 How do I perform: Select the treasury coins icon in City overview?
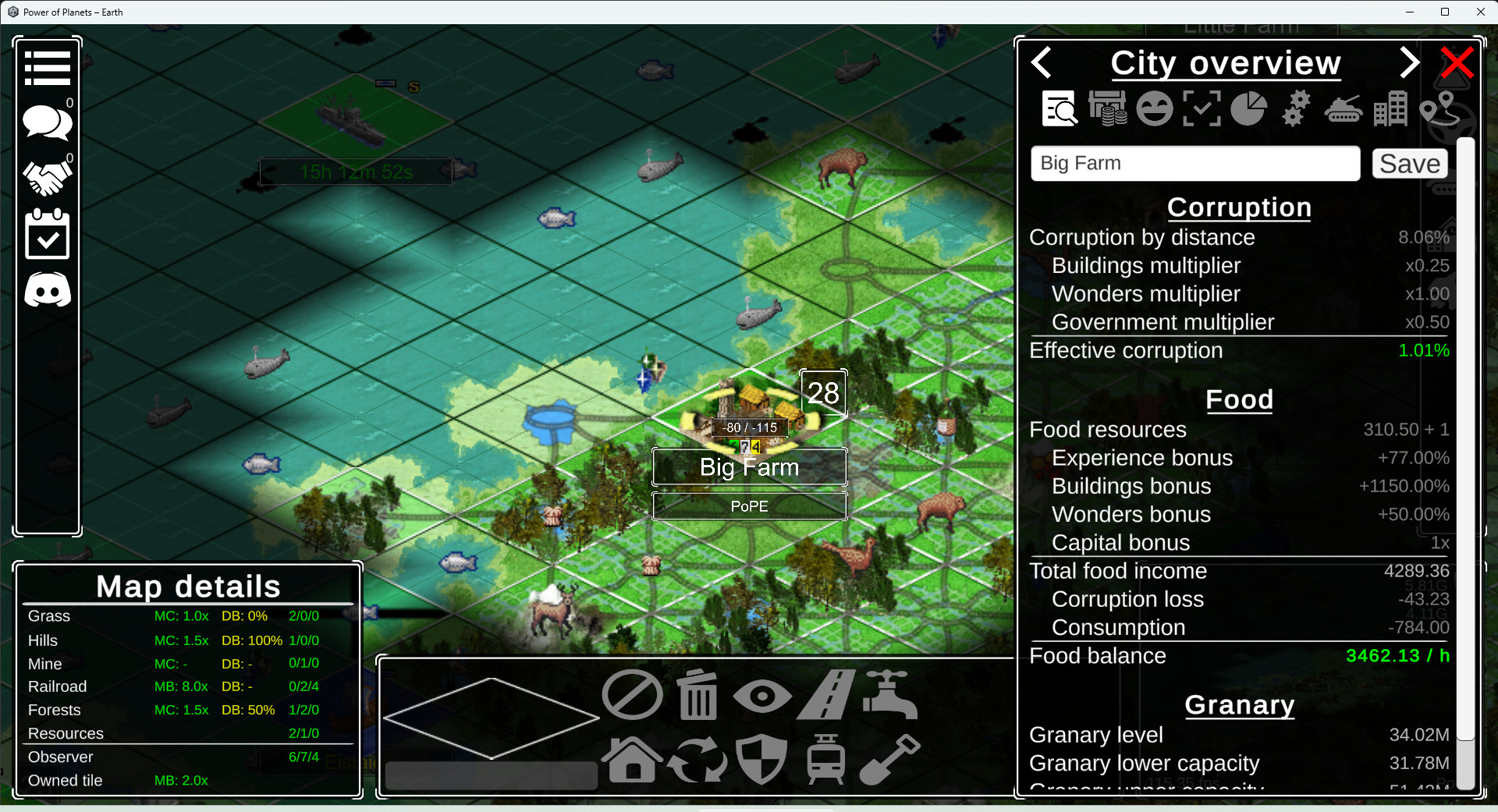point(1108,108)
